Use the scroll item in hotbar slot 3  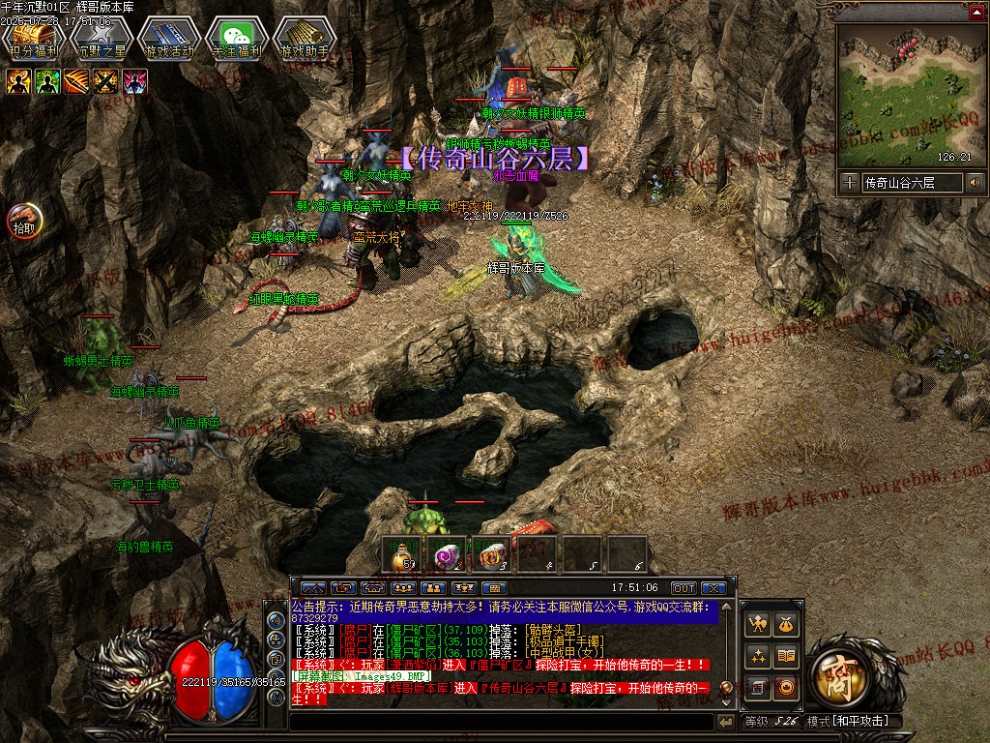point(491,554)
